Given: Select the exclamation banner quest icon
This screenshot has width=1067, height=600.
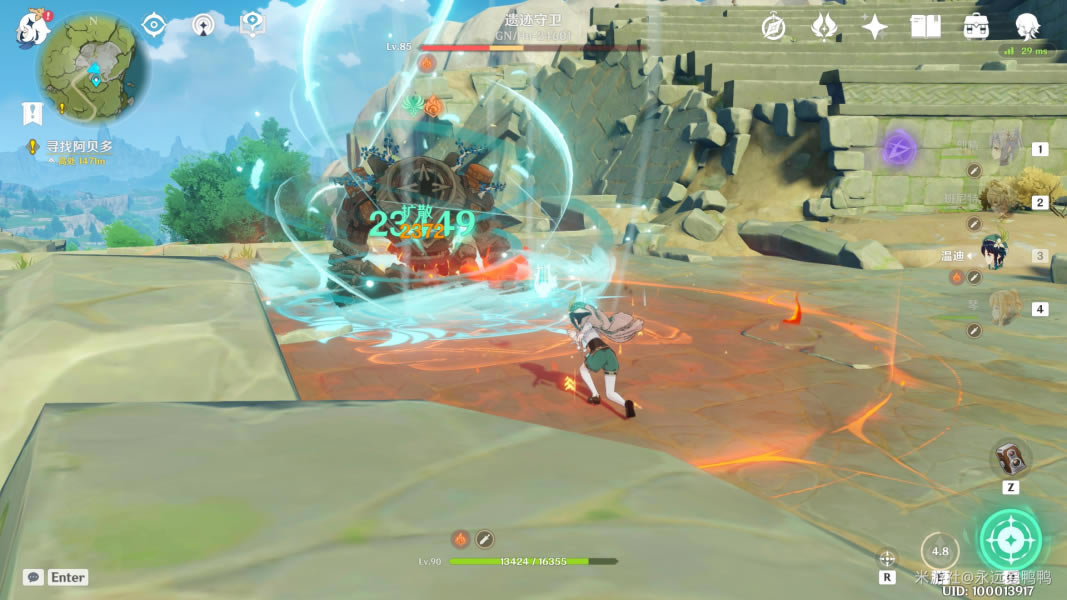Looking at the screenshot, I should pos(33,112).
